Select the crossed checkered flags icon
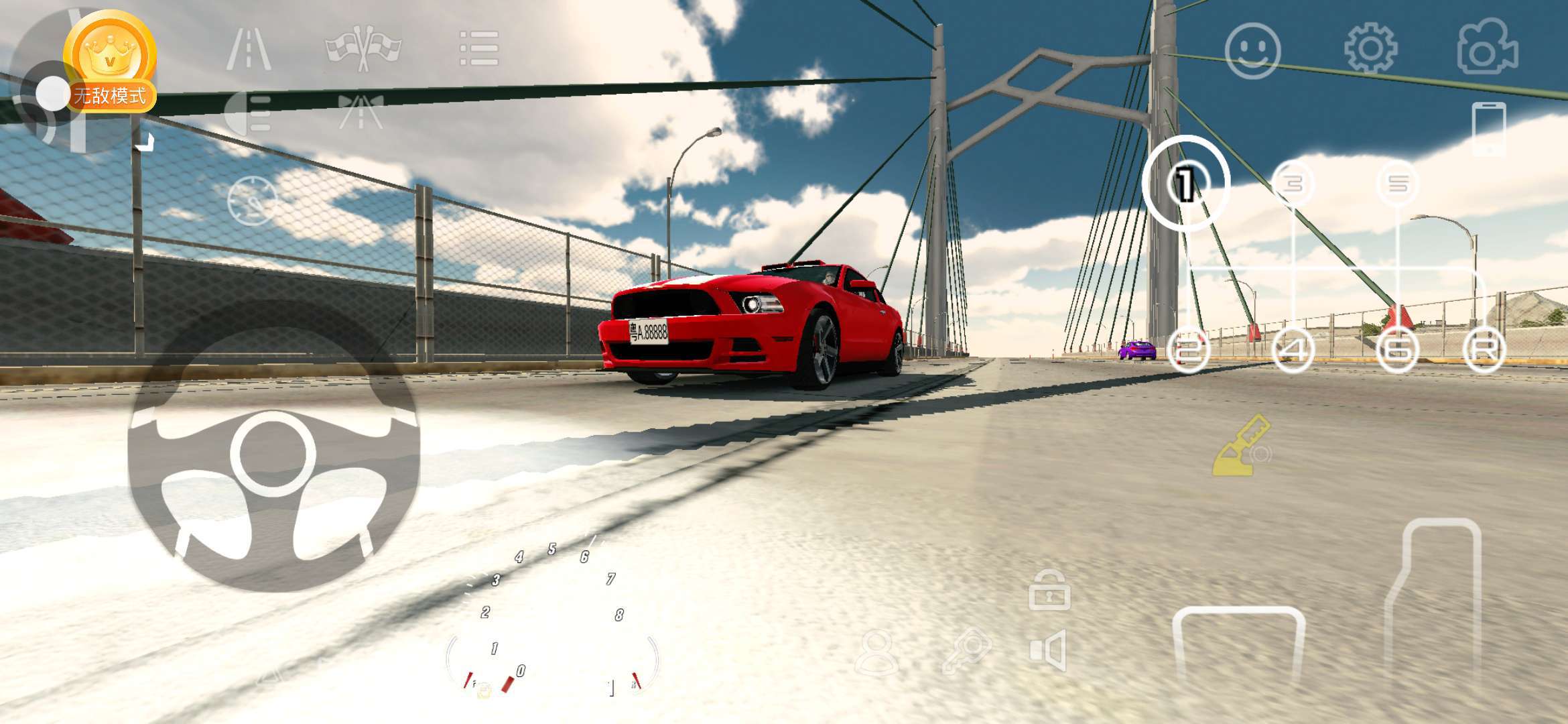This screenshot has height=724, width=1568. 363,48
